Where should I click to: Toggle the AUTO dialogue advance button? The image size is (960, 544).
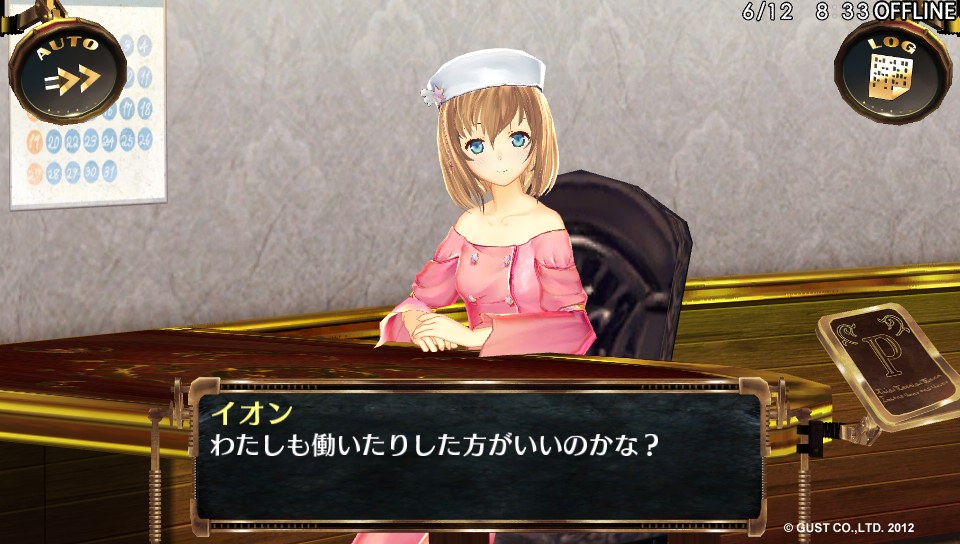pyautogui.click(x=68, y=70)
